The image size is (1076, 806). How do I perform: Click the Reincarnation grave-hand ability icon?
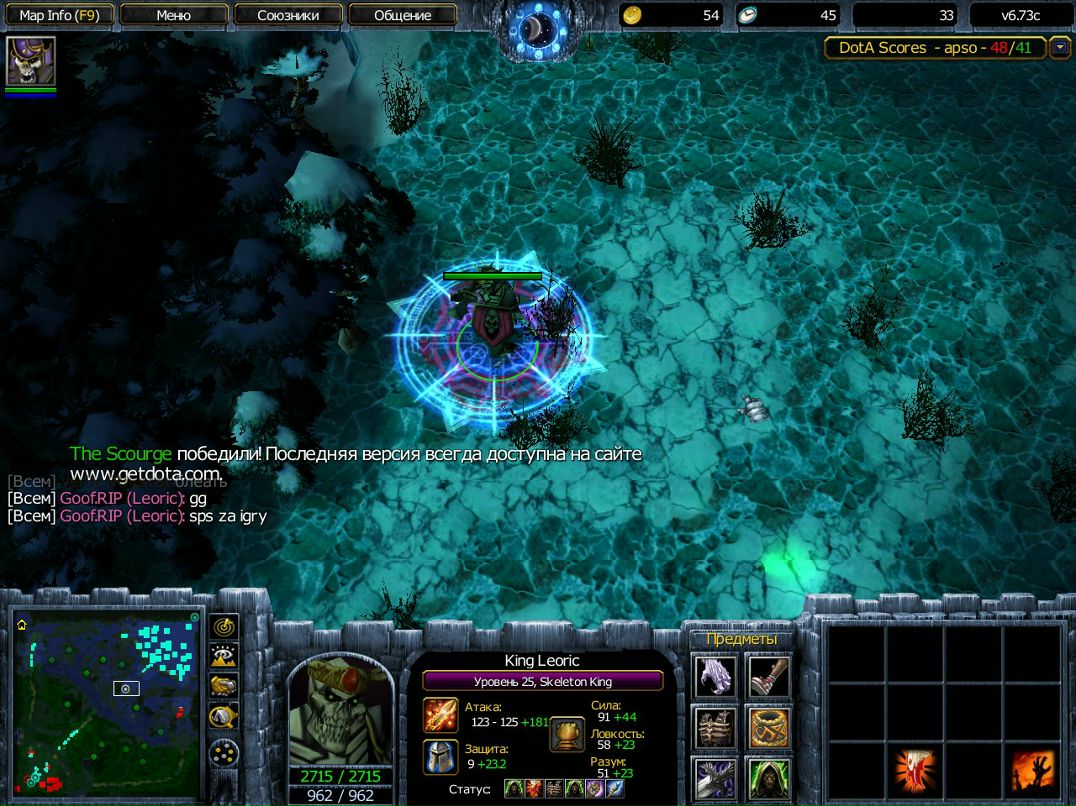(x=1031, y=771)
